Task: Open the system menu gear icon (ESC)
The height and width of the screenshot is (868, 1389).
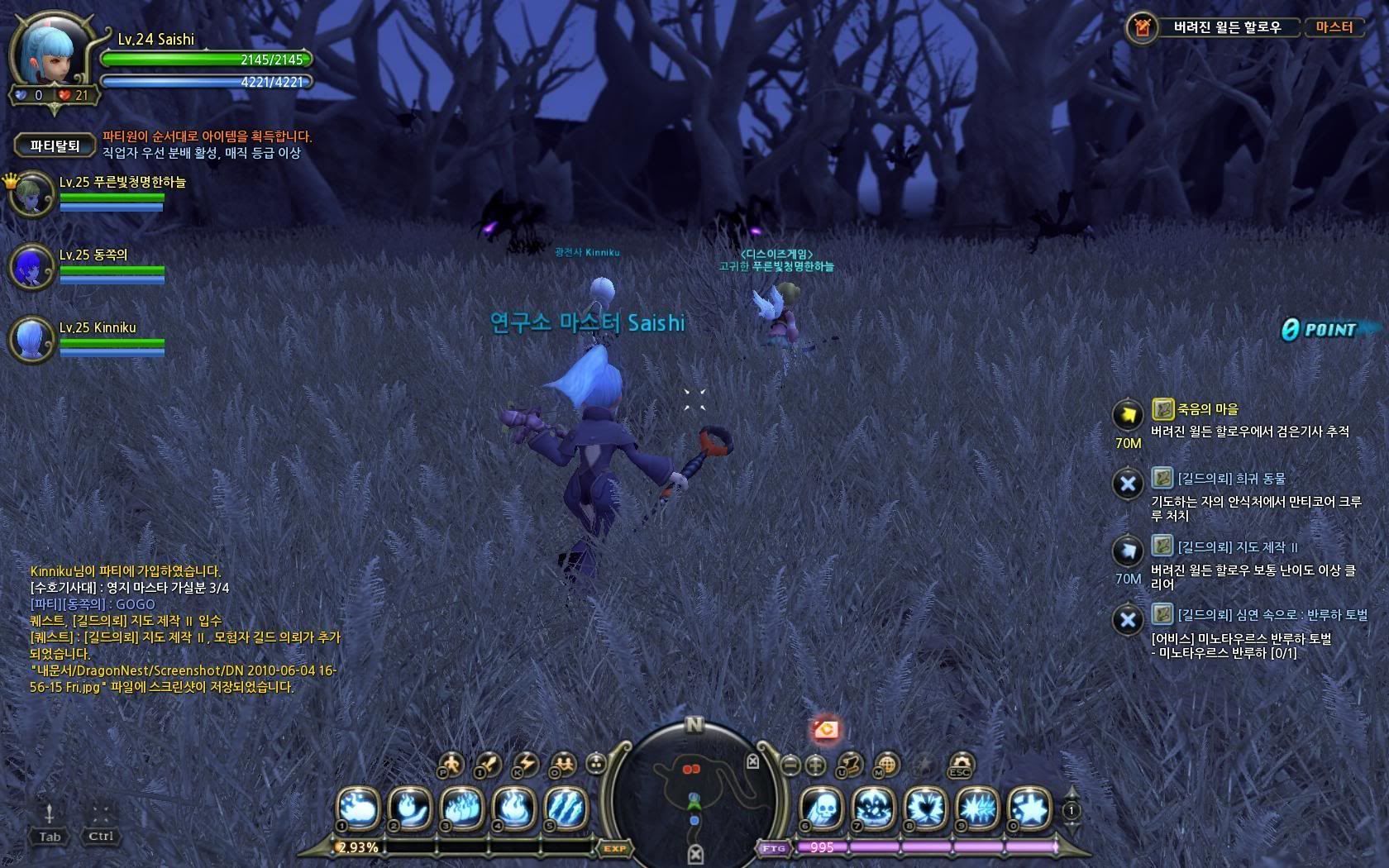Action: tap(959, 764)
